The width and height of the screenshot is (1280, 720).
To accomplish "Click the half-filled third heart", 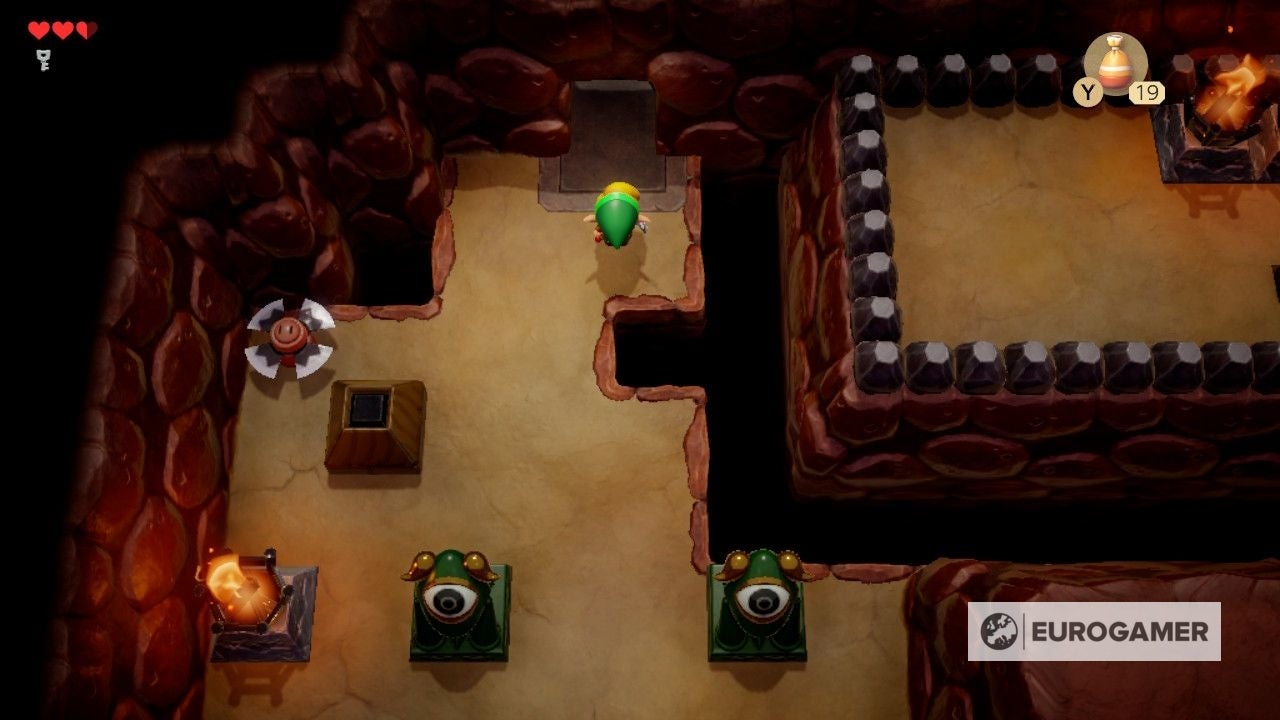I will pyautogui.click(x=85, y=28).
